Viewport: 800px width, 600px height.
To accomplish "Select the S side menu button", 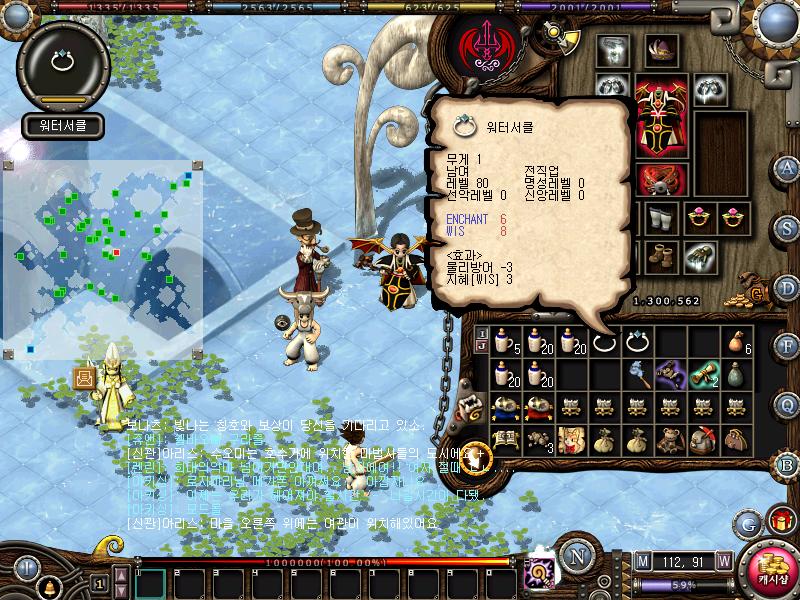I will [787, 229].
